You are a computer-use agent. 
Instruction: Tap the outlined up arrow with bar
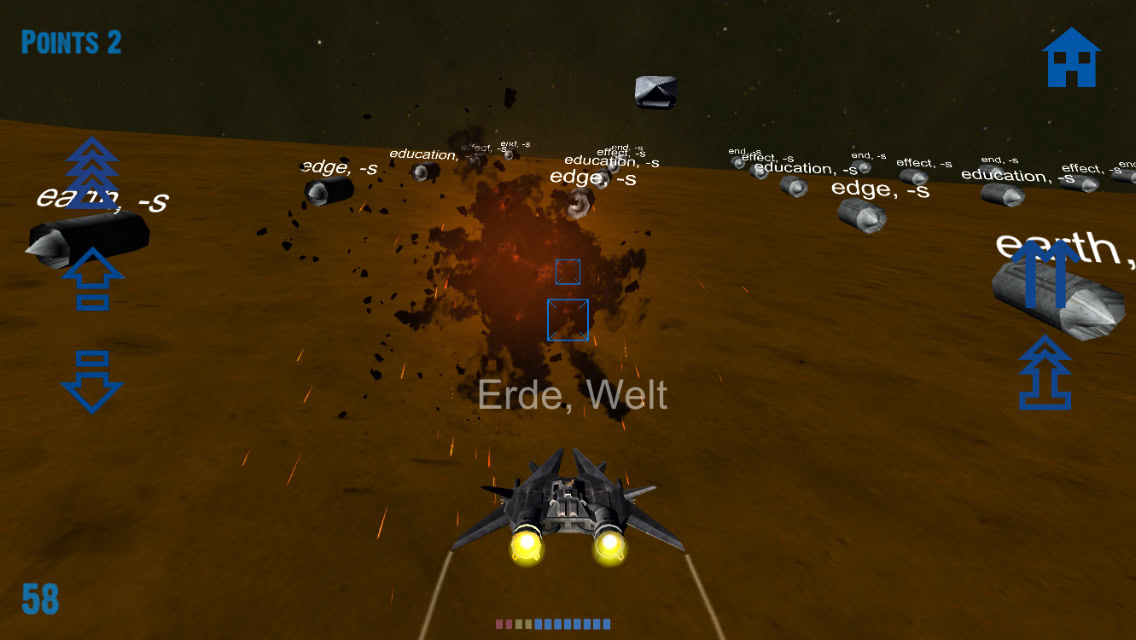pos(92,278)
